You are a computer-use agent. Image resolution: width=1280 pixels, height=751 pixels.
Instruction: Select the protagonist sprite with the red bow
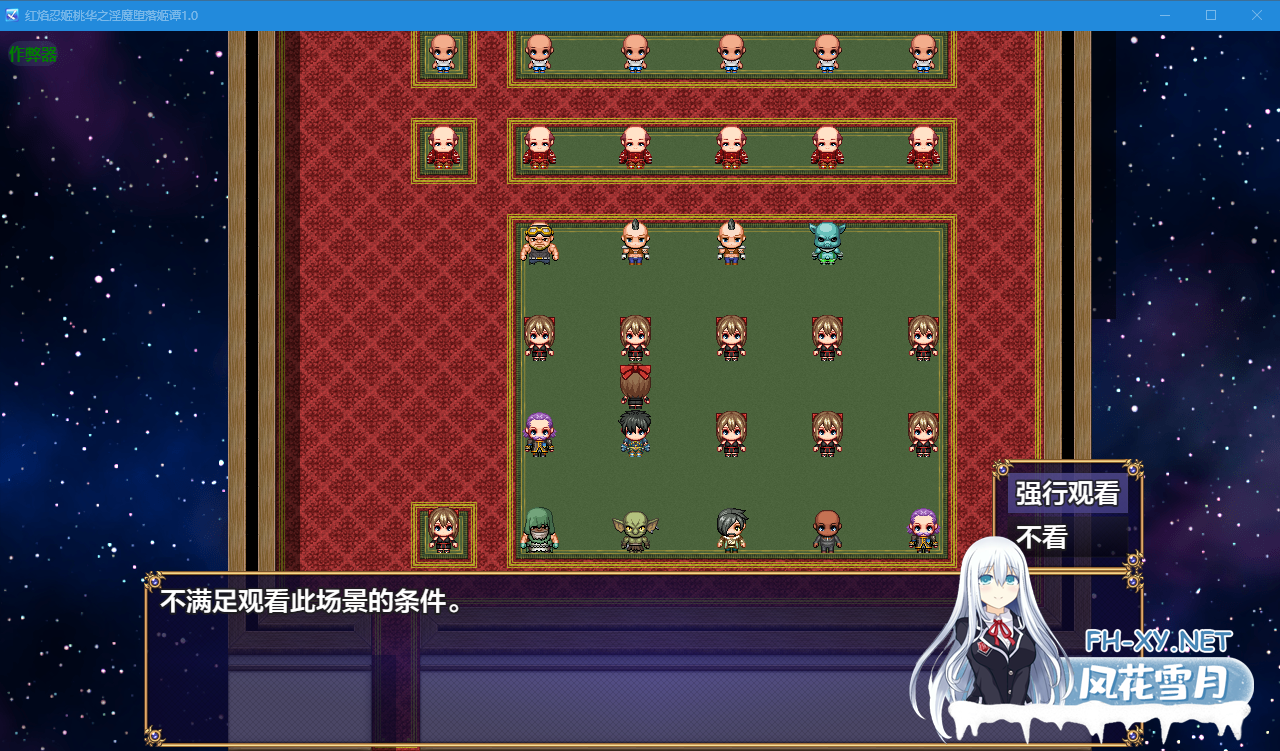(x=637, y=383)
